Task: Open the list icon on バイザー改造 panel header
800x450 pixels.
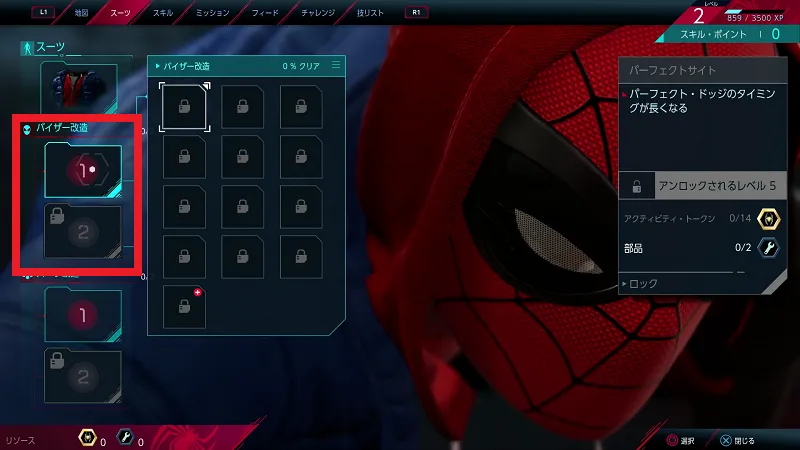Action: (336, 66)
